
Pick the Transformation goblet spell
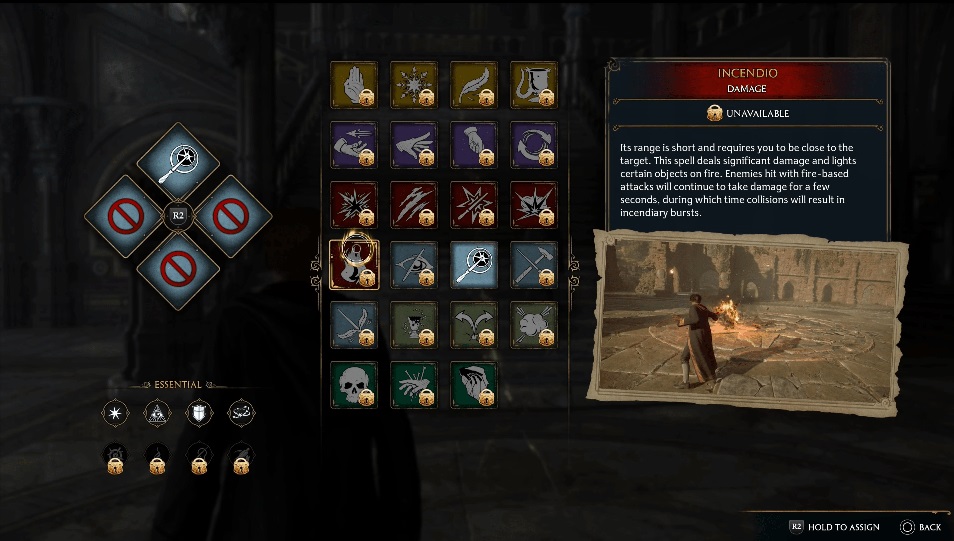(x=533, y=85)
